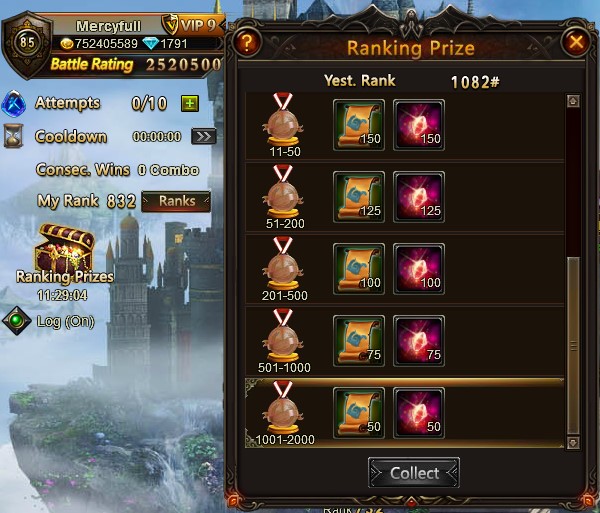Click the prize list scroll-down arrow
This screenshot has width=600, height=513.
pos(573,441)
